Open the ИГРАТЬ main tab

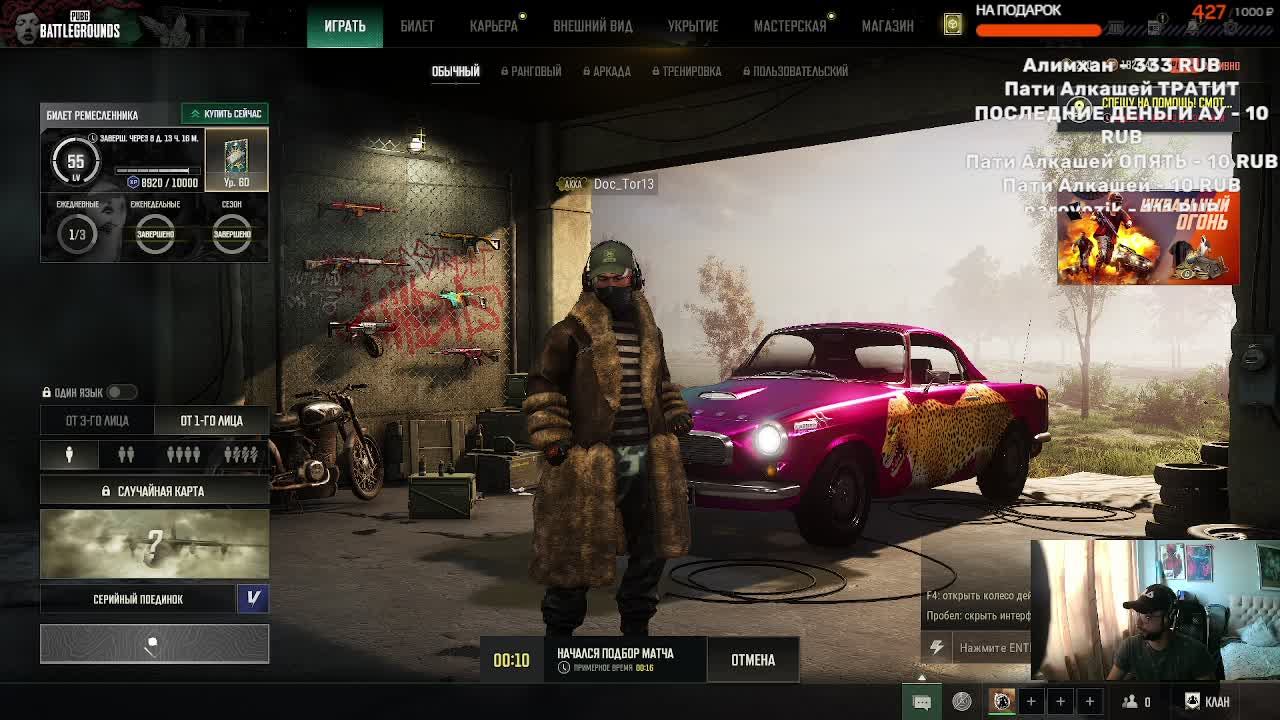point(345,26)
